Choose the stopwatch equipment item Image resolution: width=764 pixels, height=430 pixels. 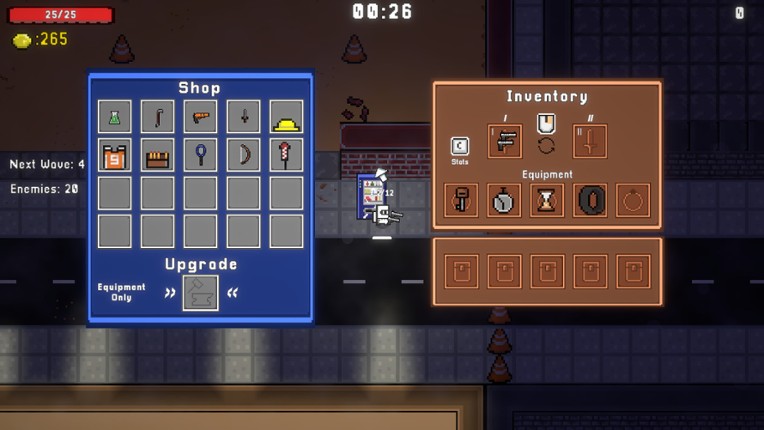(x=504, y=200)
